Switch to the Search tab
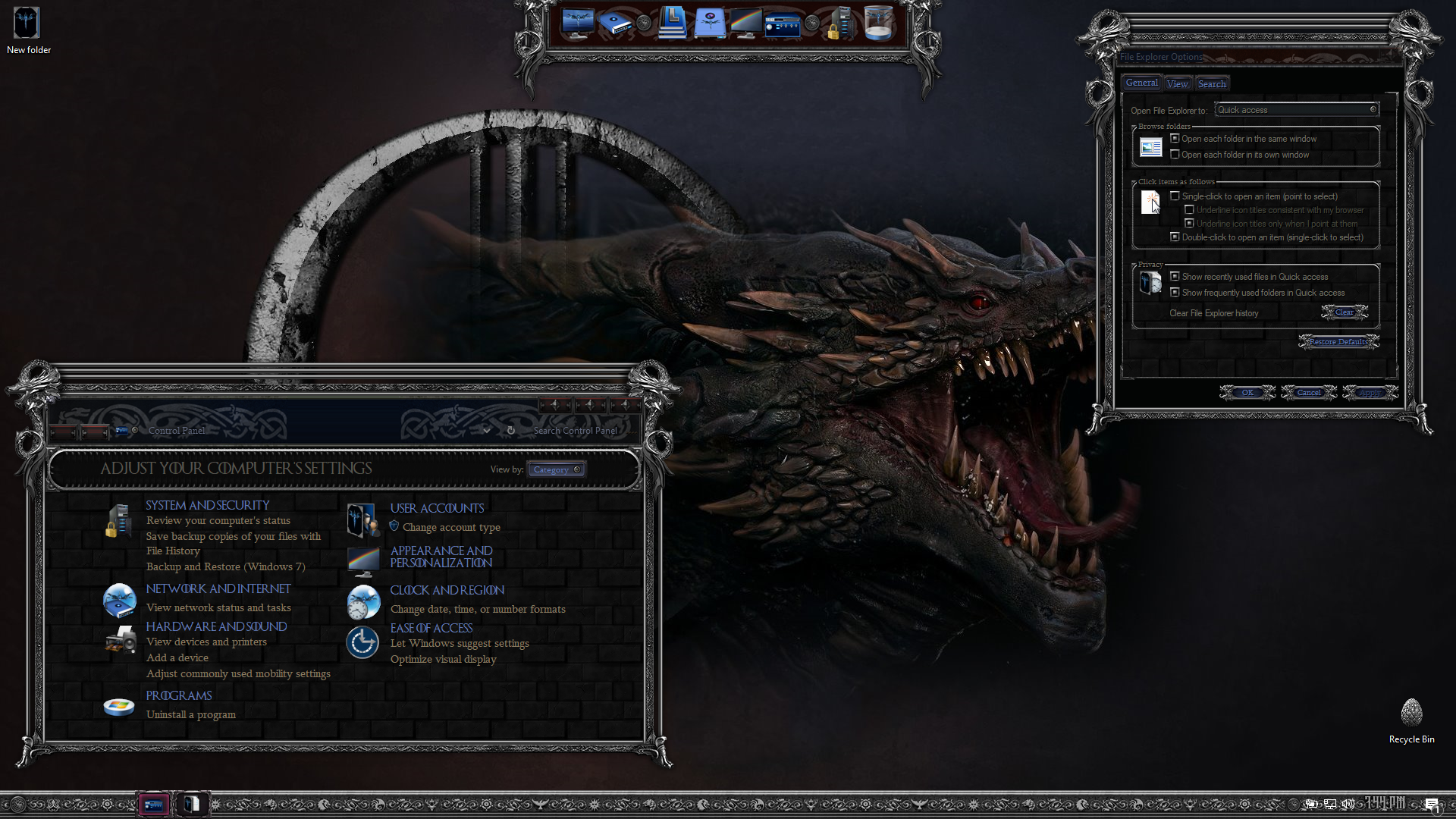The width and height of the screenshot is (1456, 819). (x=1211, y=84)
